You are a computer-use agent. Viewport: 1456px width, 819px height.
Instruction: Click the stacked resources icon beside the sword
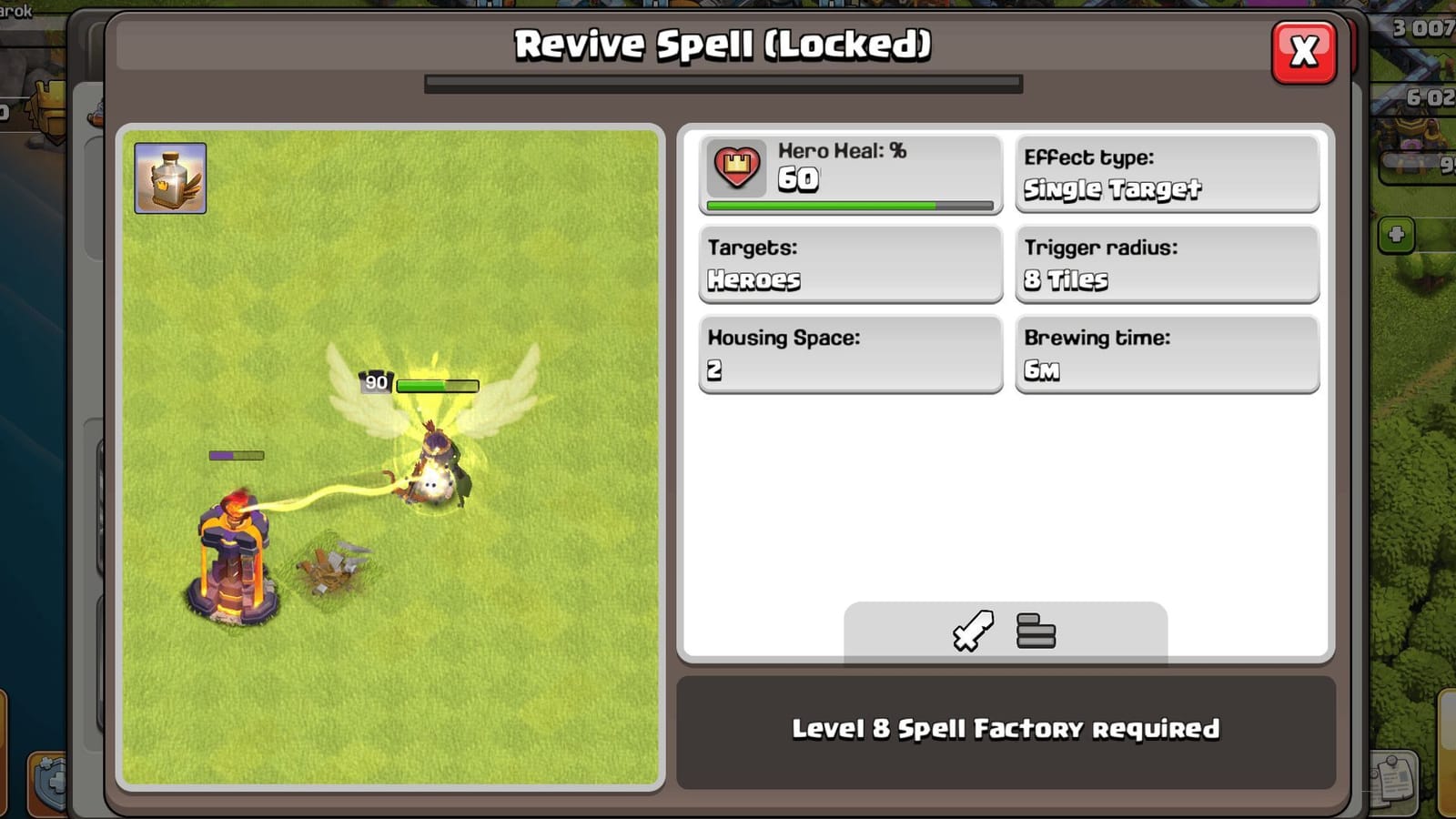pos(1036,632)
